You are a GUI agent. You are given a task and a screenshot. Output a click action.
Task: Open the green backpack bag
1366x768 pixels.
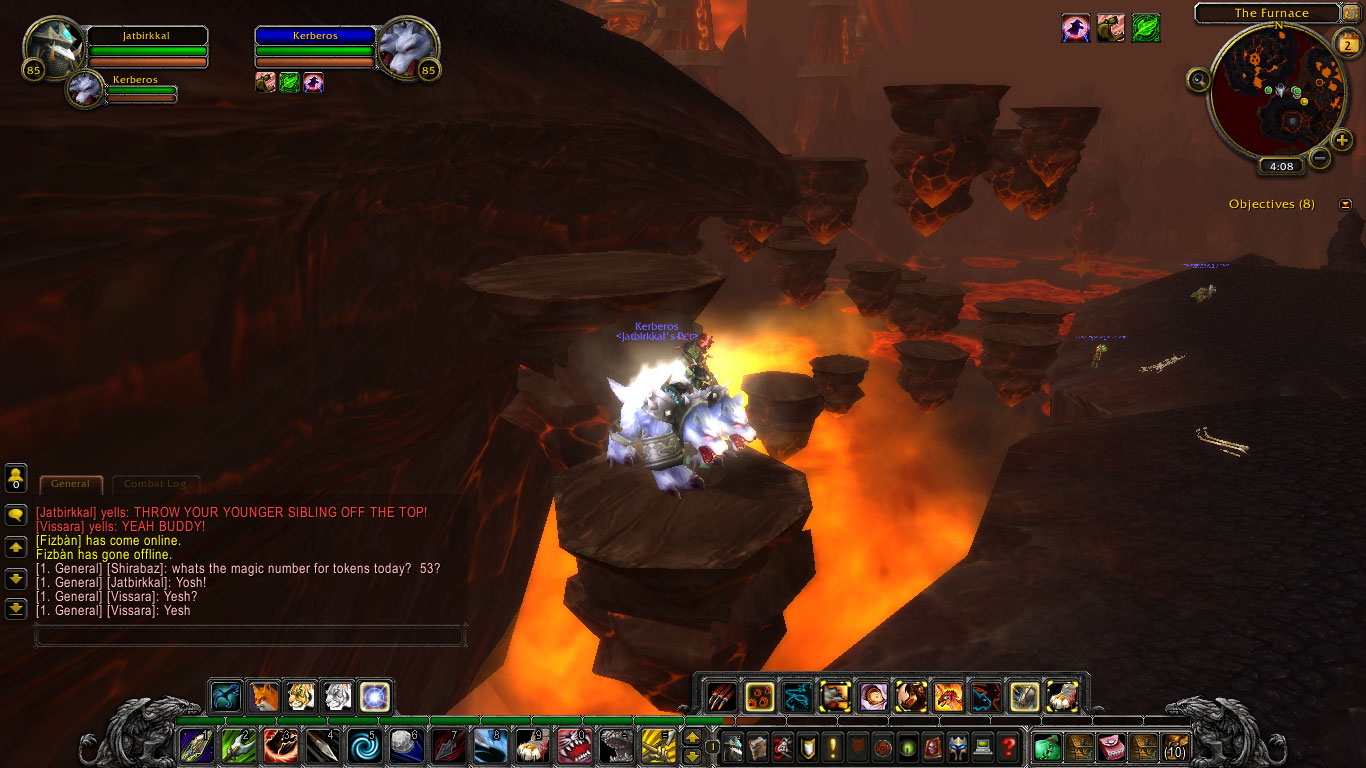pyautogui.click(x=1047, y=746)
